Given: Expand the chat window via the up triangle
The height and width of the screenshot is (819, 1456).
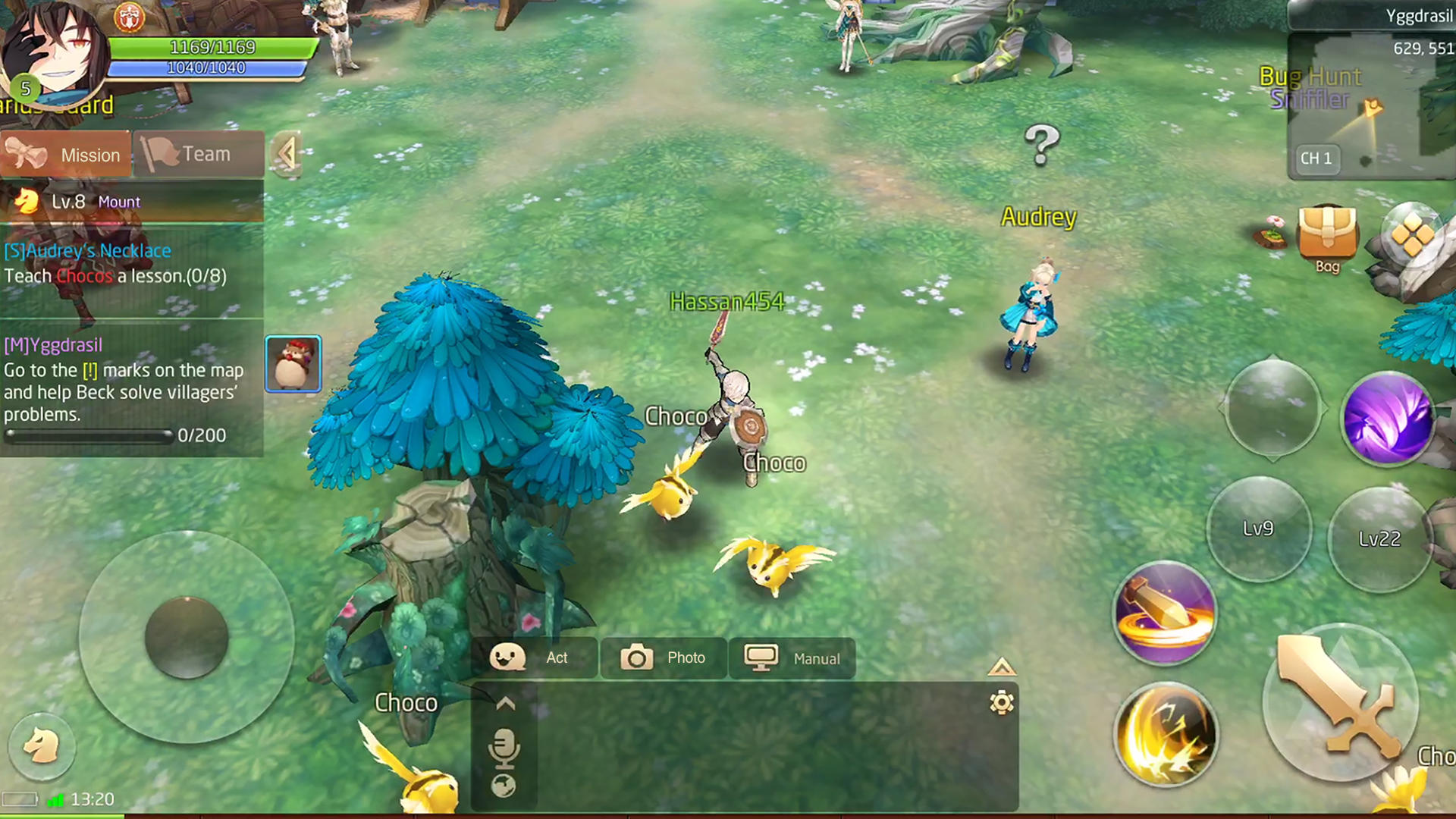Looking at the screenshot, I should (1003, 667).
